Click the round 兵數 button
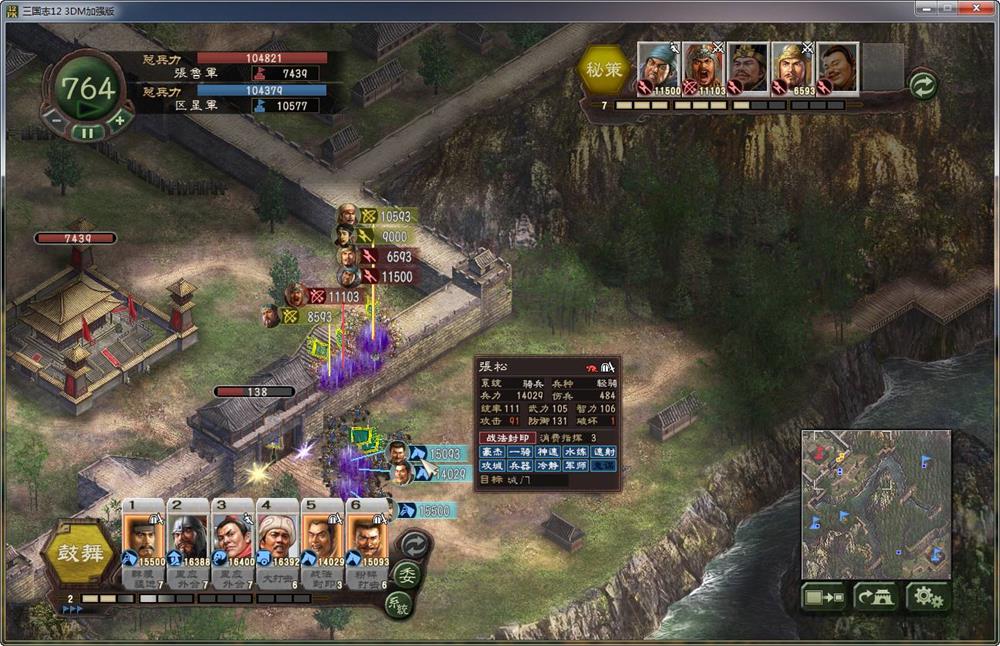The width and height of the screenshot is (1000, 646). 397,604
